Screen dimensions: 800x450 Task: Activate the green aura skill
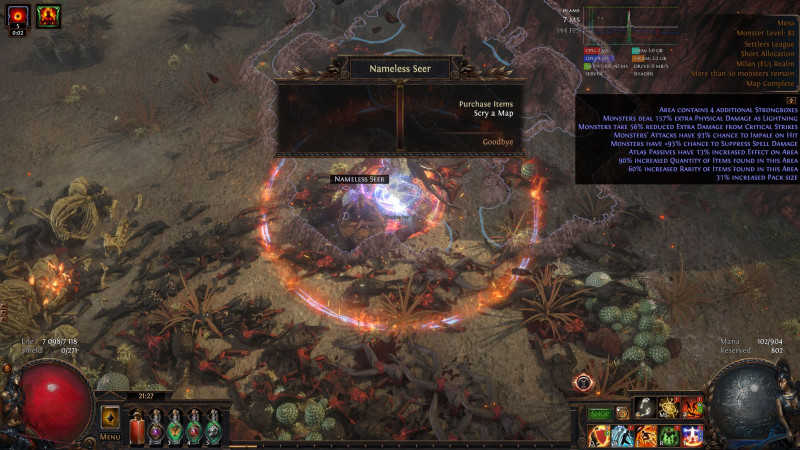[x=669, y=436]
